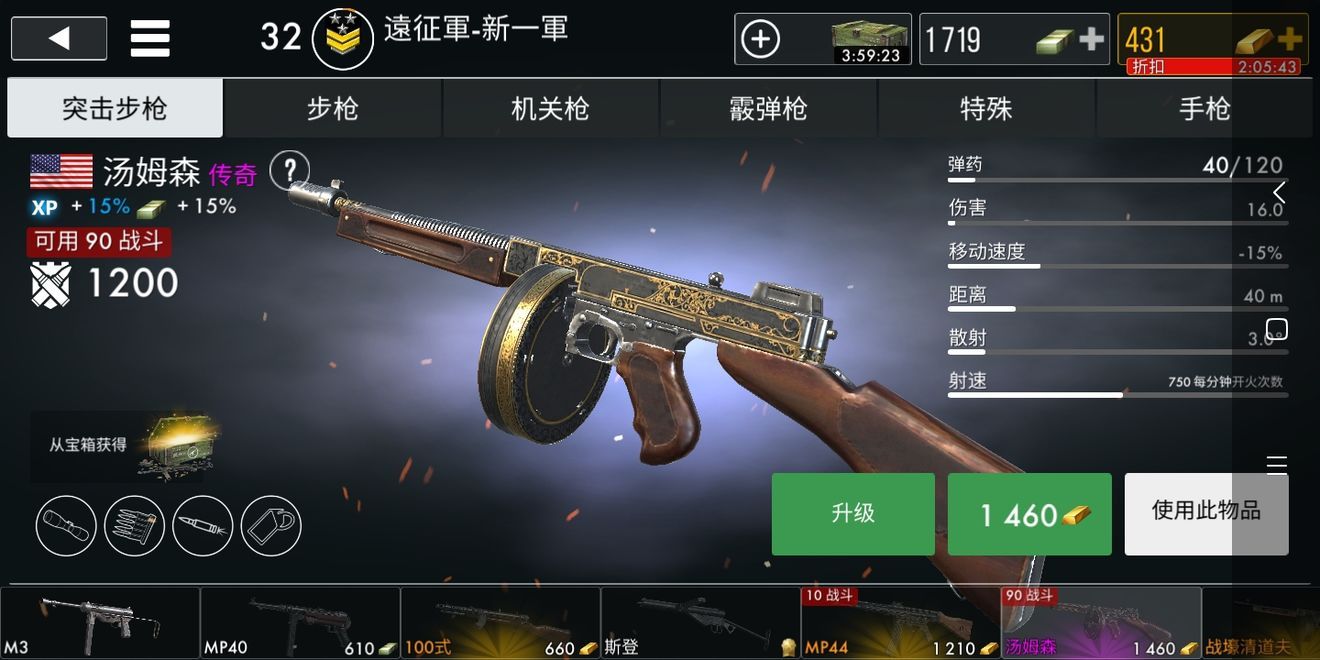
Task: Select the MP44 weapon thumbnail
Action: (x=900, y=622)
